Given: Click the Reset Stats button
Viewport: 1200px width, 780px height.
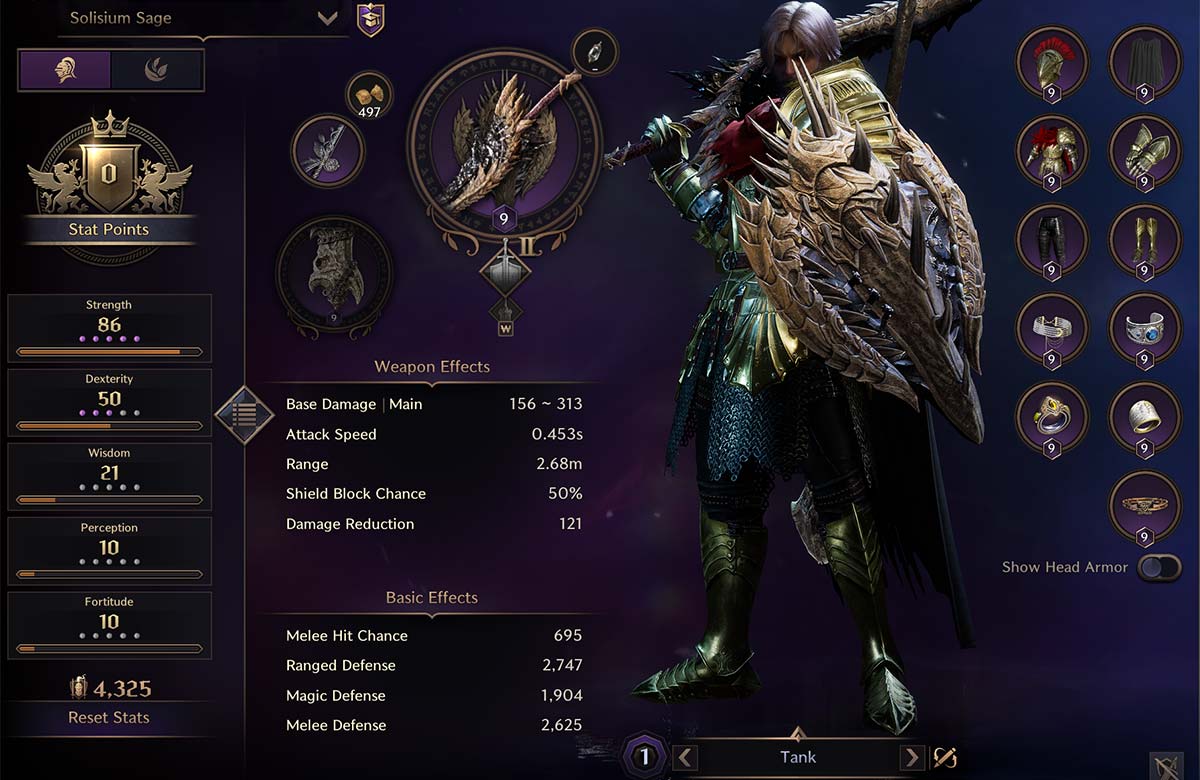Looking at the screenshot, I should (109, 717).
